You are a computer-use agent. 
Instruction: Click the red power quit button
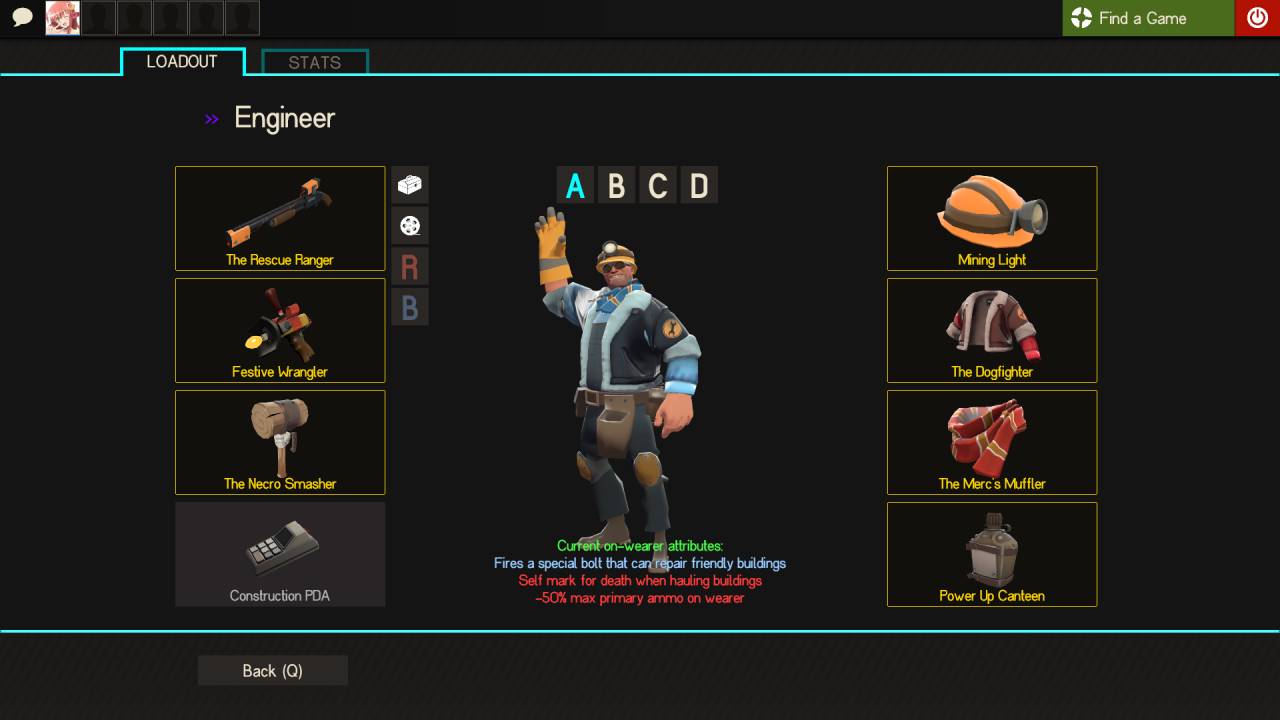click(x=1257, y=18)
